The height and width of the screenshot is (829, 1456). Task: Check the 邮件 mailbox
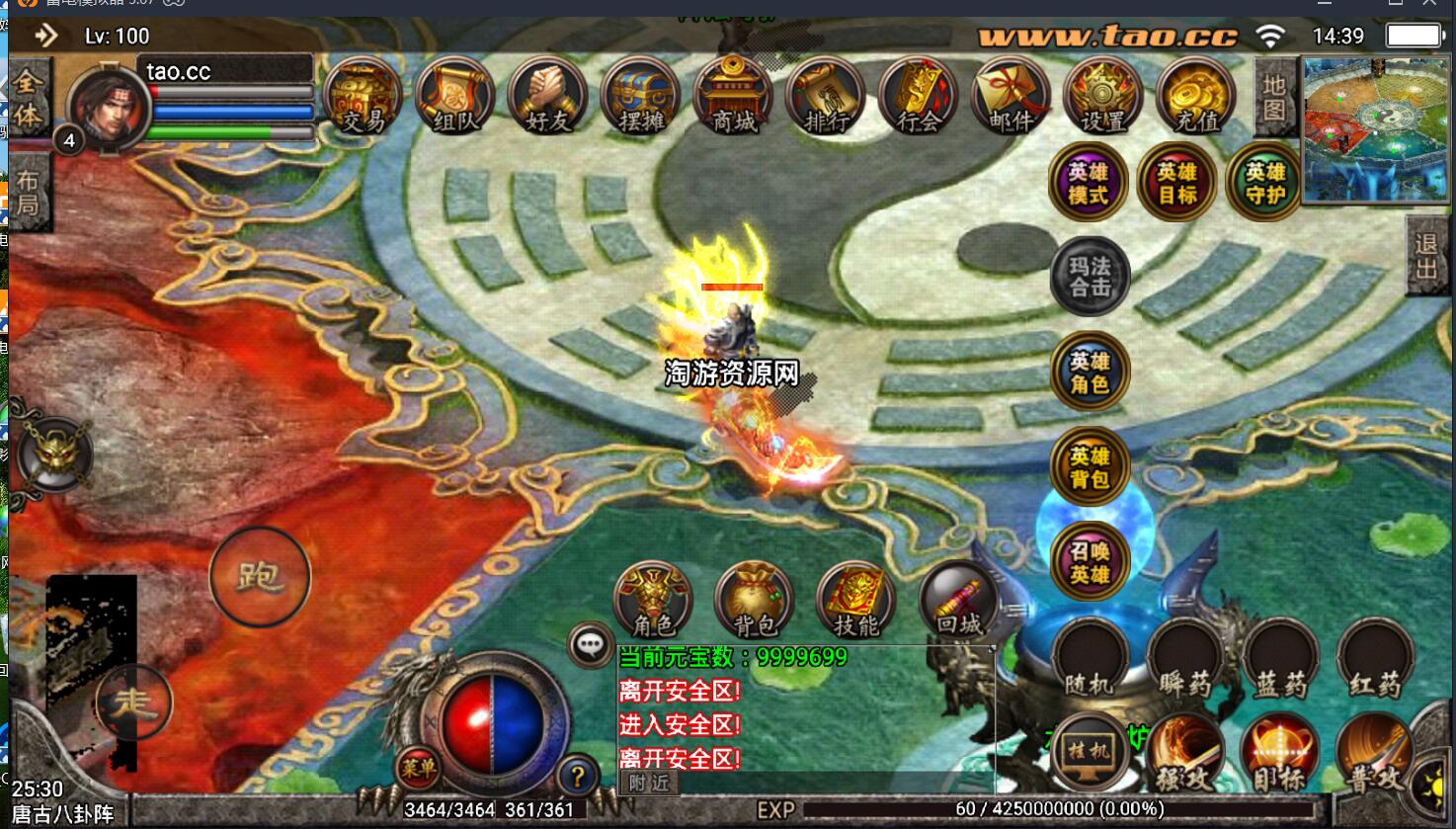tap(1011, 97)
